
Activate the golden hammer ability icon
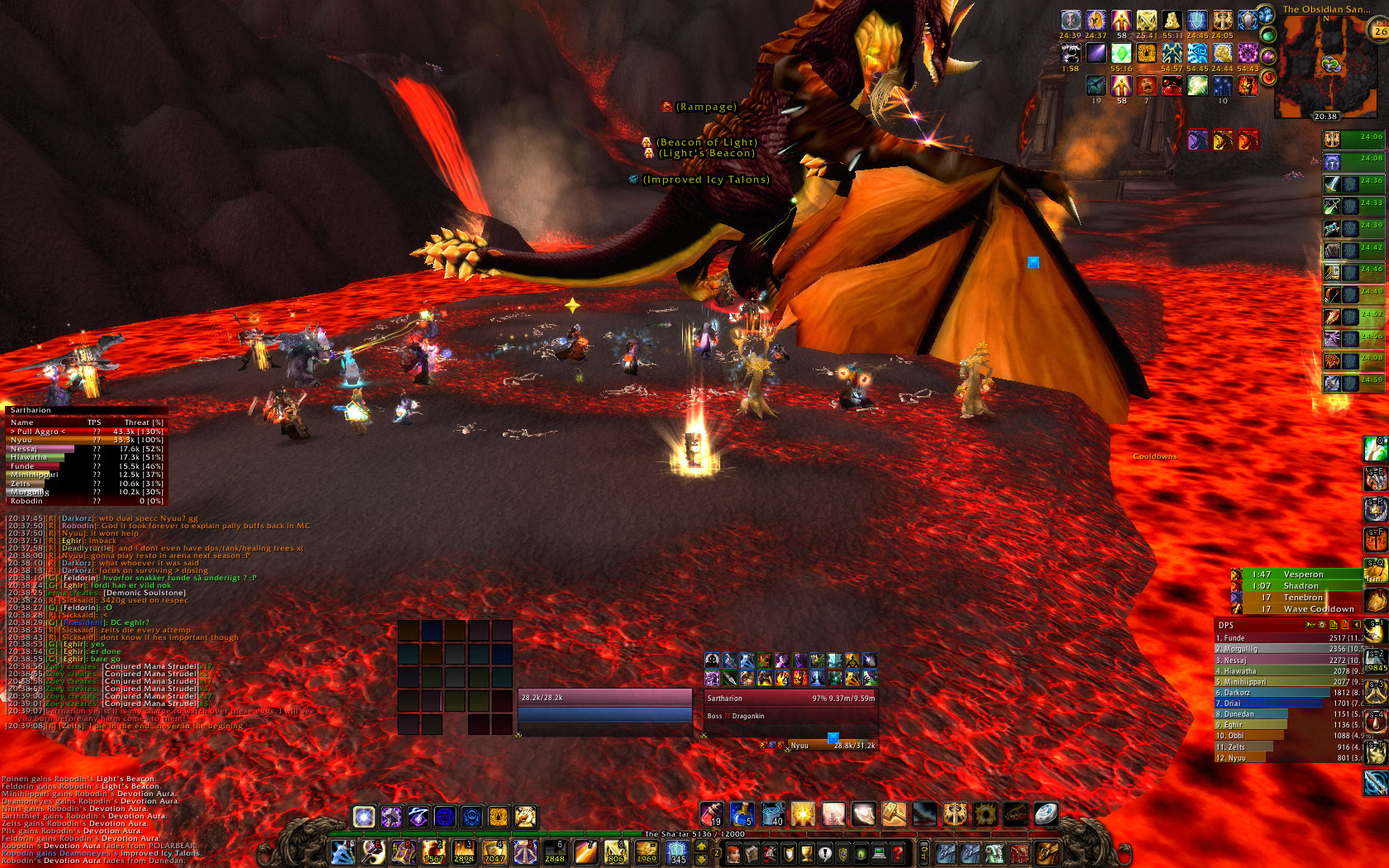(x=894, y=815)
